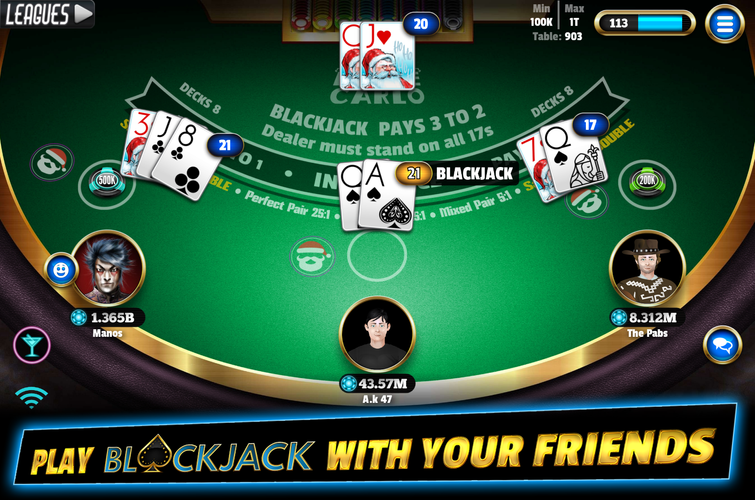View The Pabs player avatar profile
The image size is (755, 500).
tap(646, 268)
